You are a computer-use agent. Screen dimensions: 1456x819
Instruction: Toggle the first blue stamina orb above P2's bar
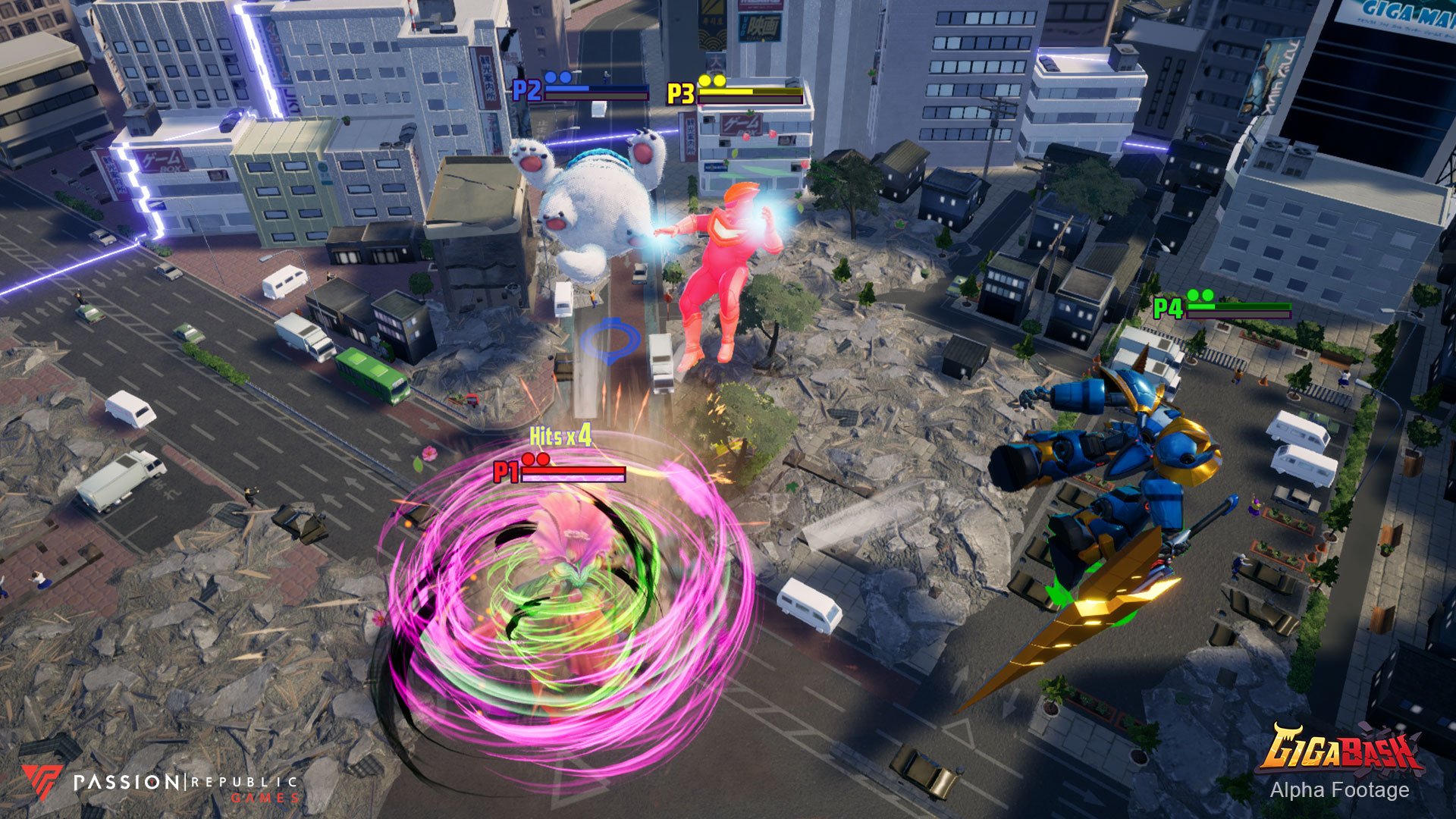coord(551,78)
